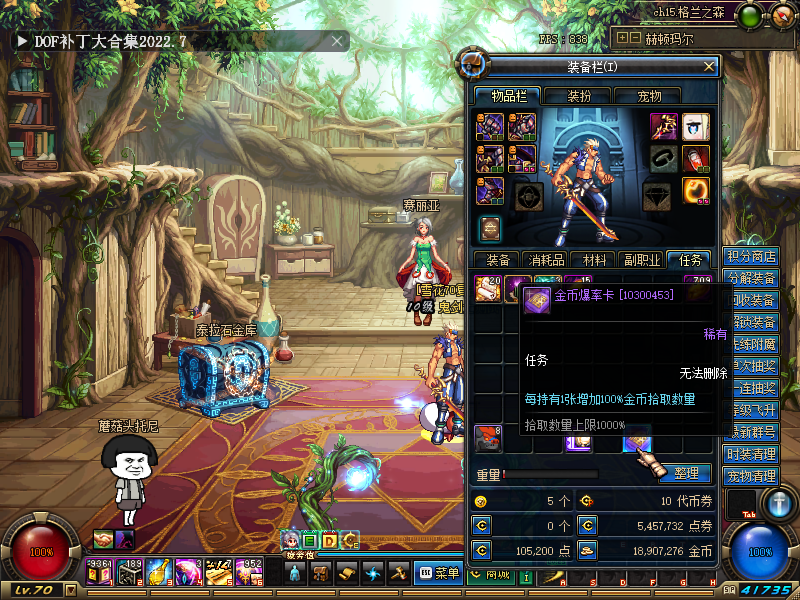
Task: Switch to the 副职业 sub-profession tab
Action: point(640,260)
